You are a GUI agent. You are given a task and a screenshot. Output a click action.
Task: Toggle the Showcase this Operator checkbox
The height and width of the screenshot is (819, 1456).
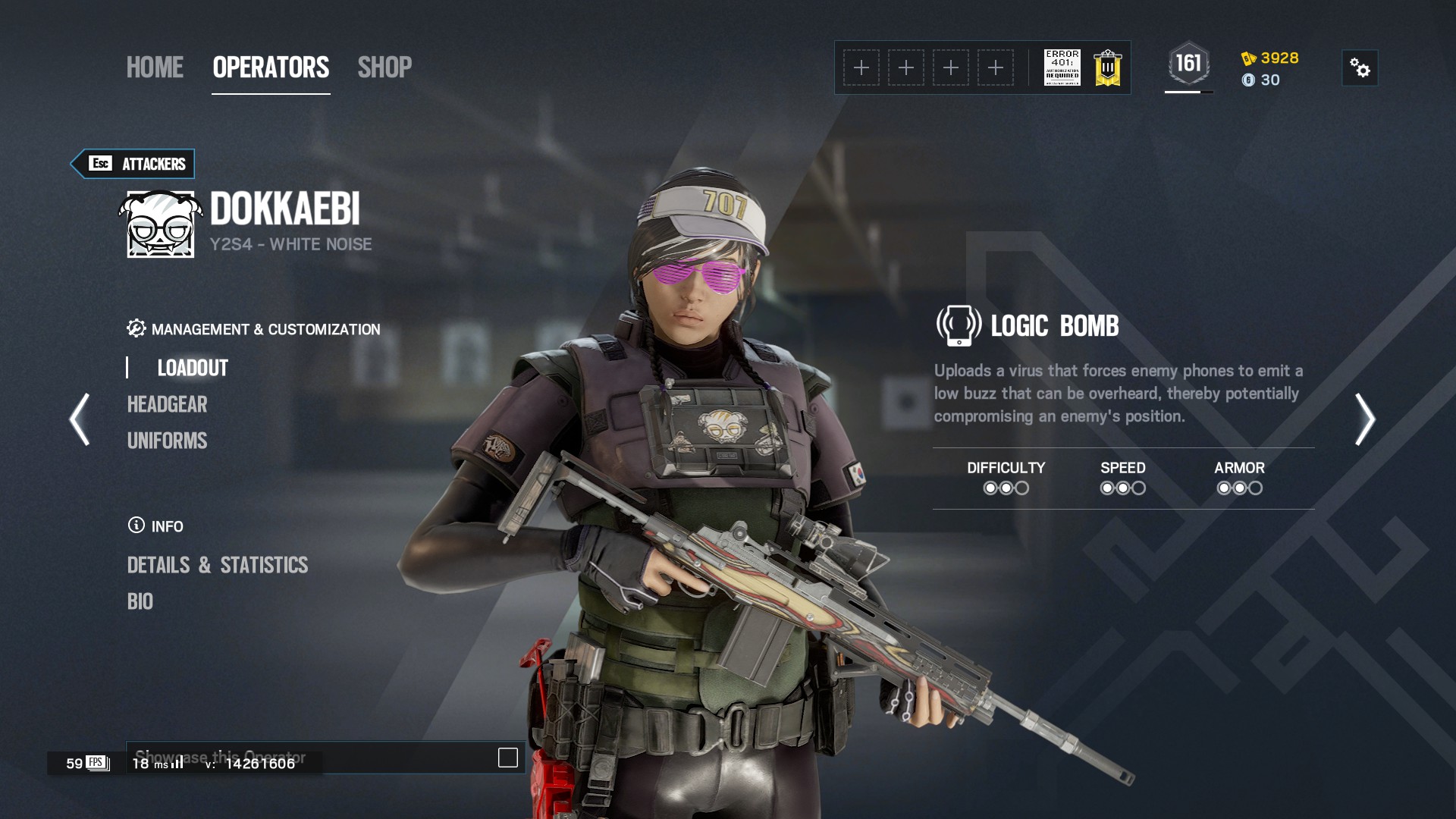[507, 758]
